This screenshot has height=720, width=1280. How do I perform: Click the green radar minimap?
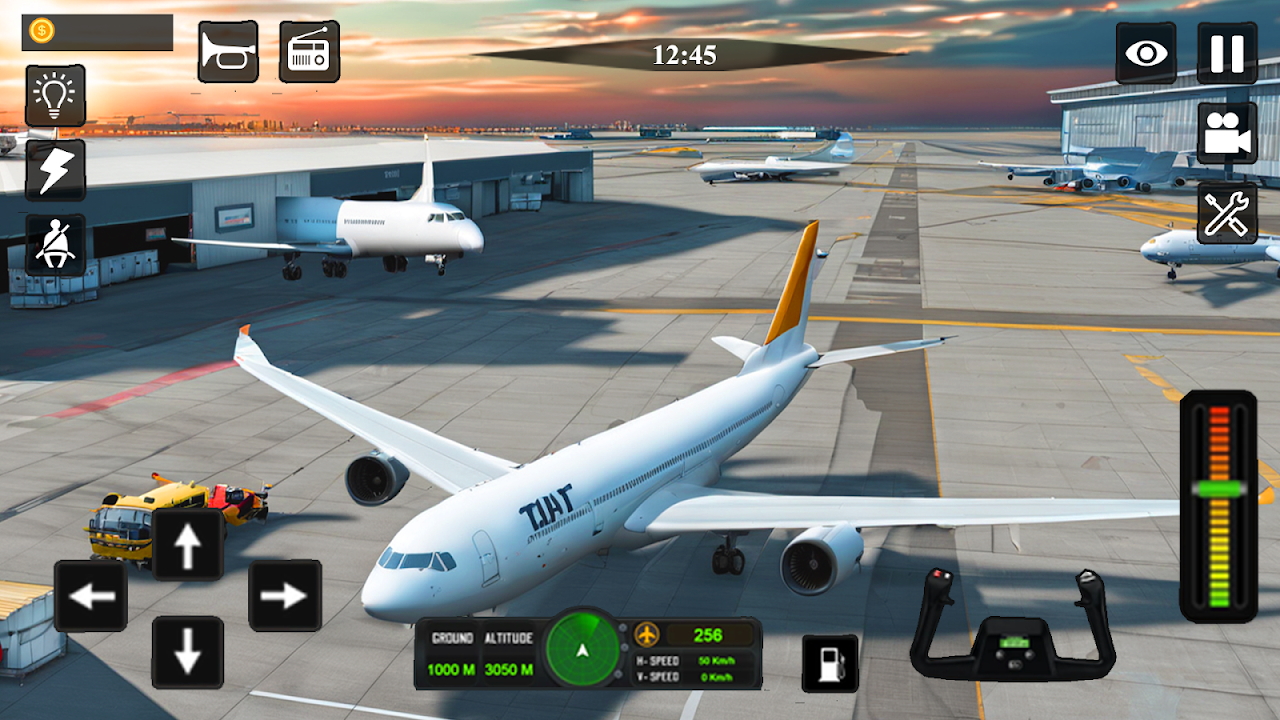pyautogui.click(x=584, y=652)
